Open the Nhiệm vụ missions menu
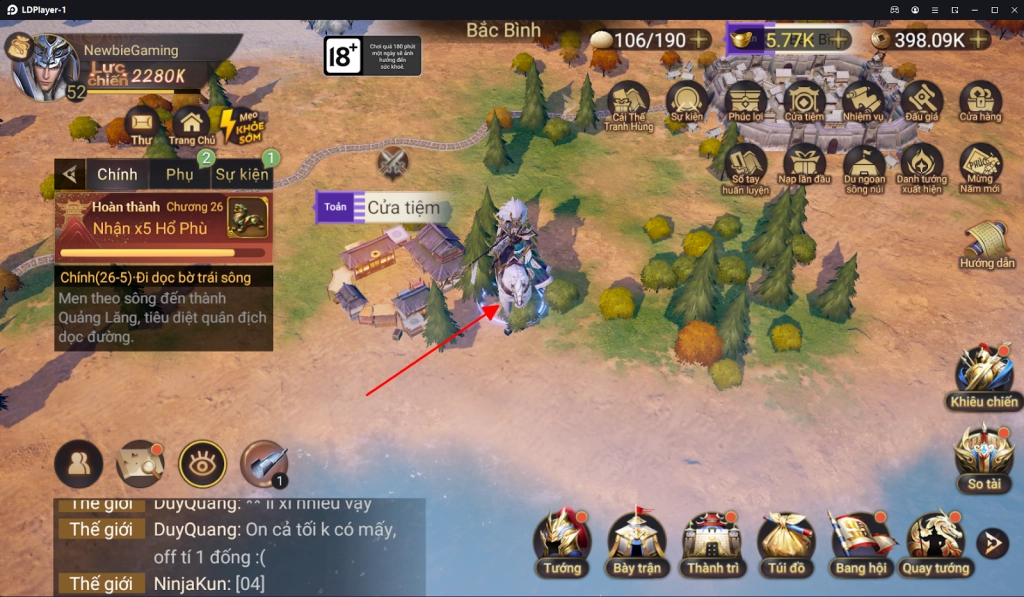 coord(863,103)
